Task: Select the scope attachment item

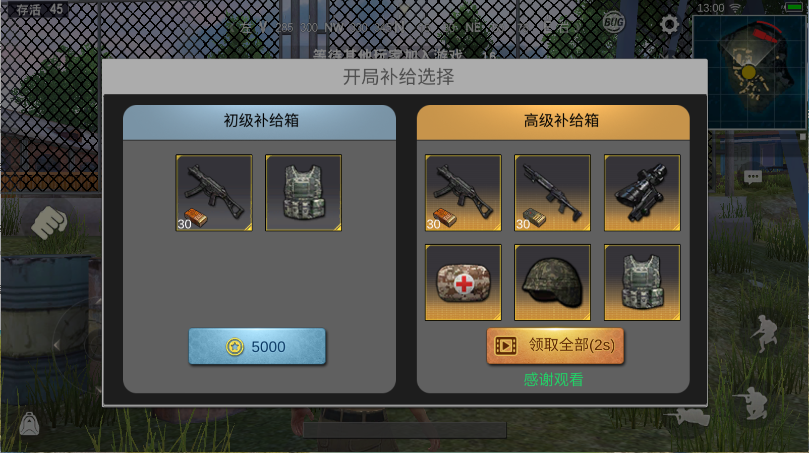Action: 642,193
